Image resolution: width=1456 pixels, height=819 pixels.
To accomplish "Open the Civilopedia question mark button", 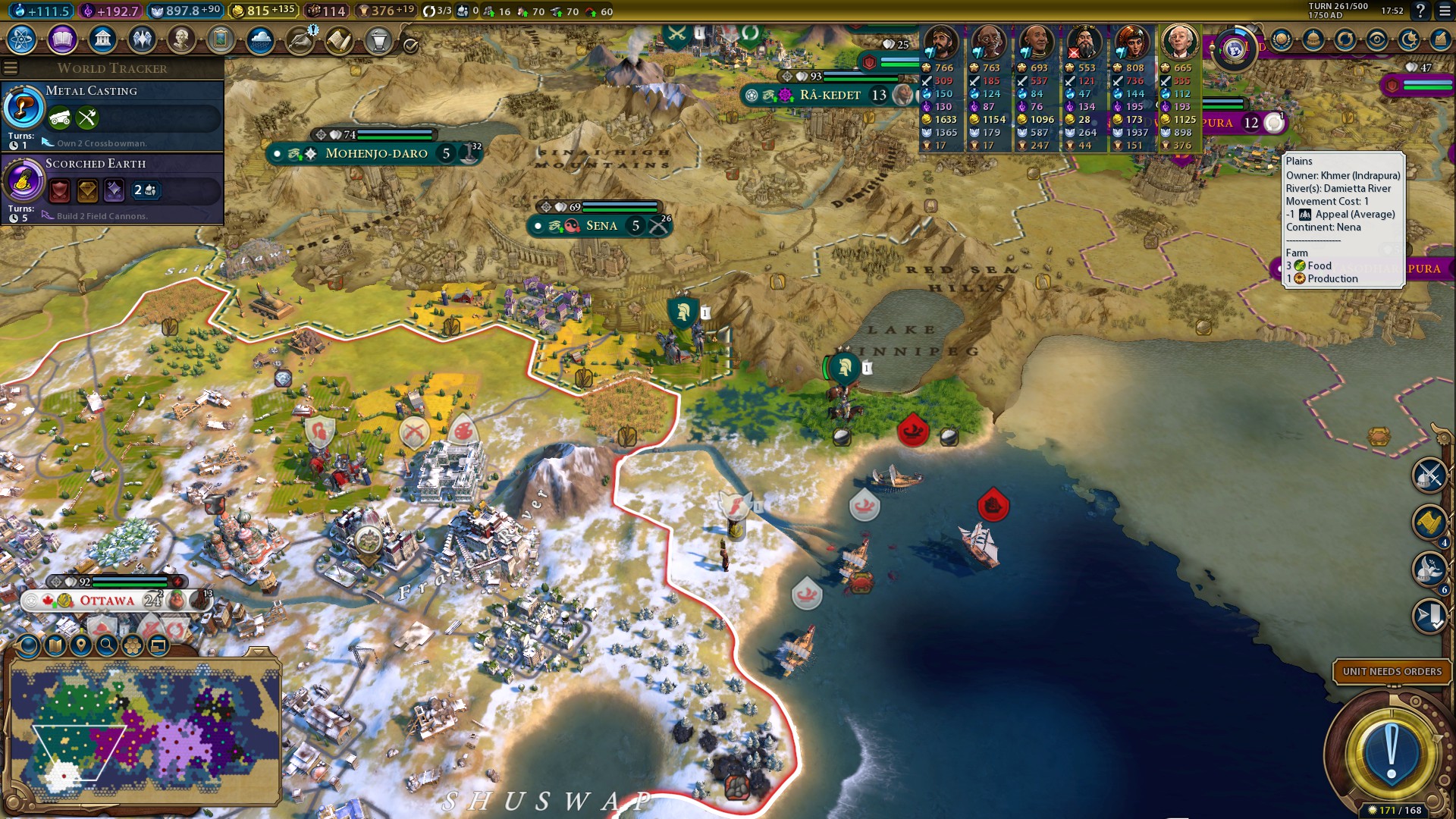I will pyautogui.click(x=1420, y=11).
